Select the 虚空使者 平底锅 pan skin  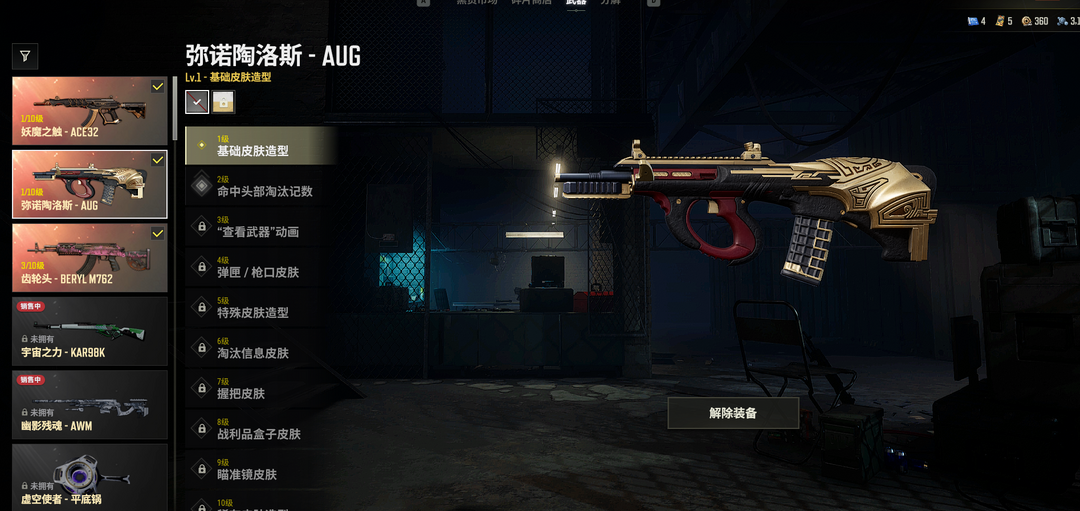[89, 477]
